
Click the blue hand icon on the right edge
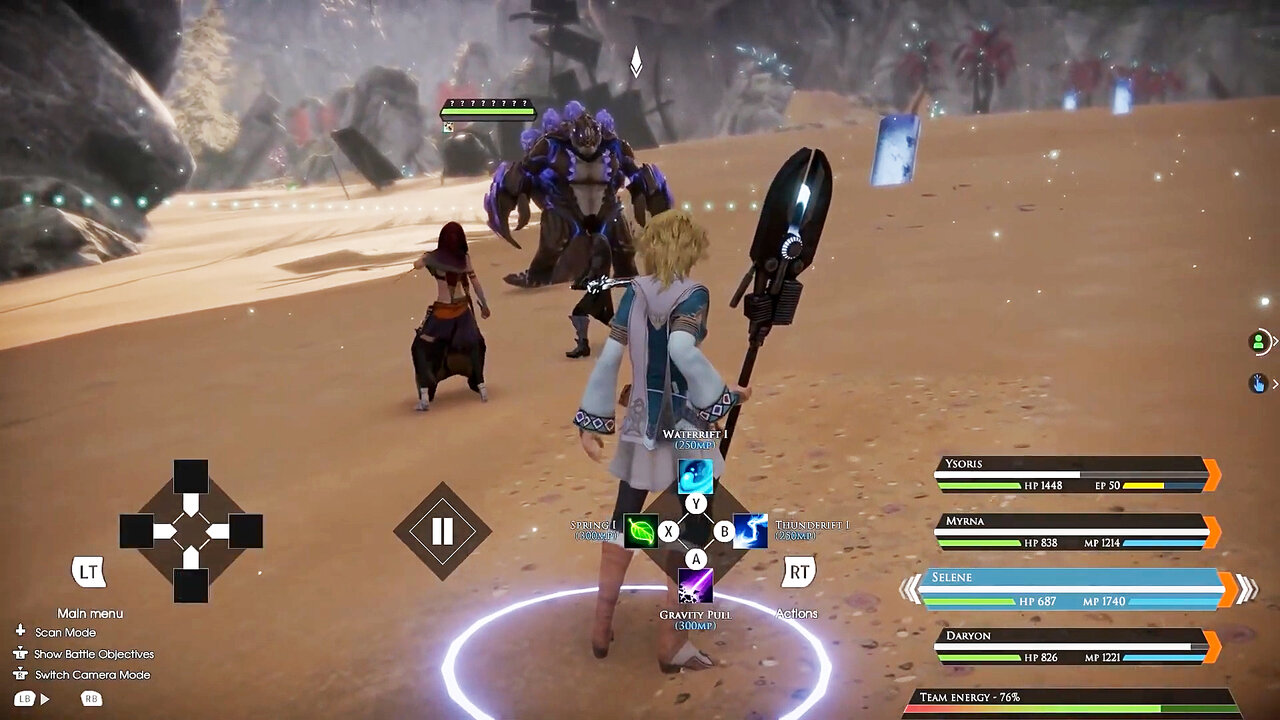1258,383
